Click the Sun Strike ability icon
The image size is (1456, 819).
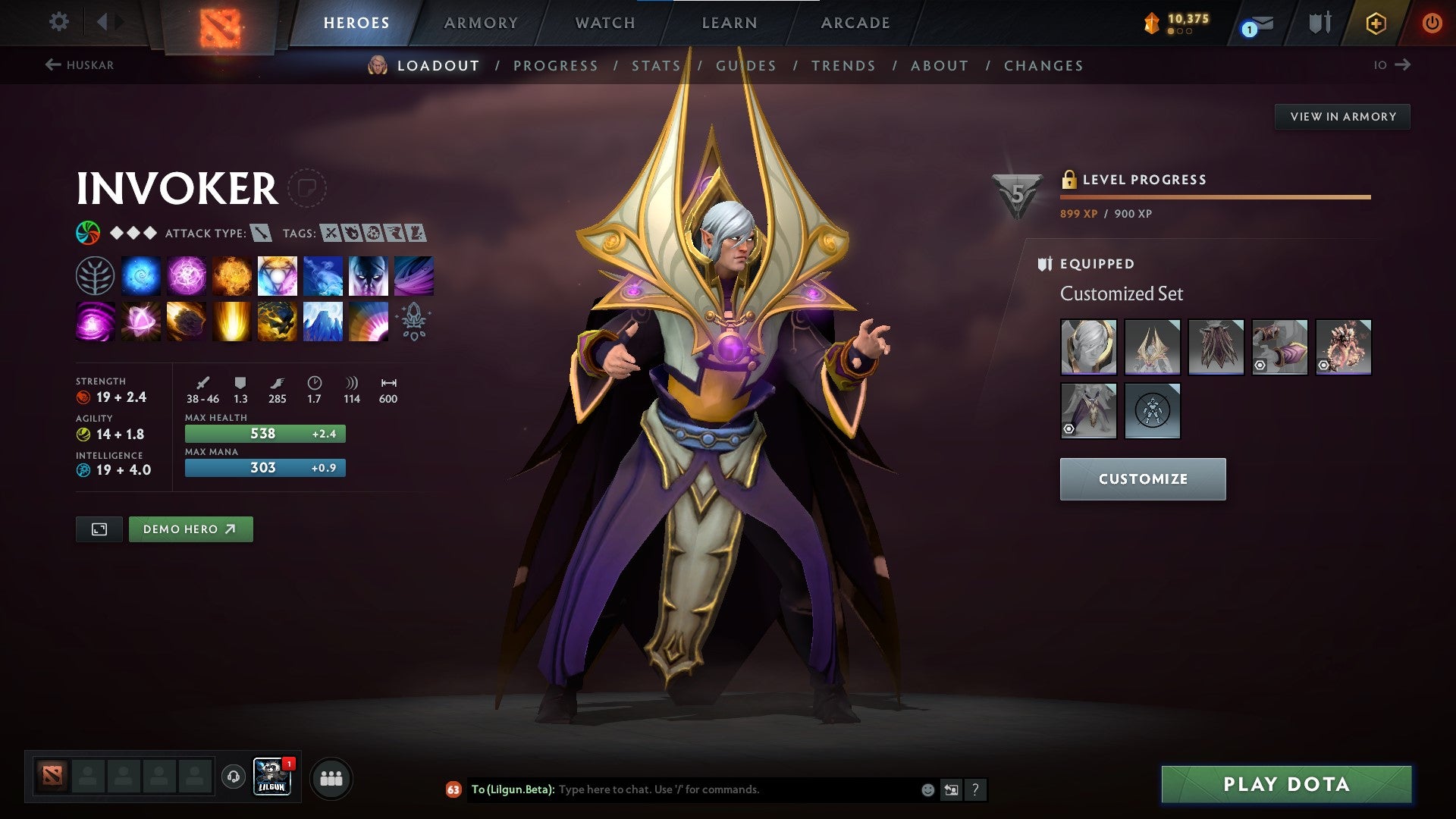[231, 321]
